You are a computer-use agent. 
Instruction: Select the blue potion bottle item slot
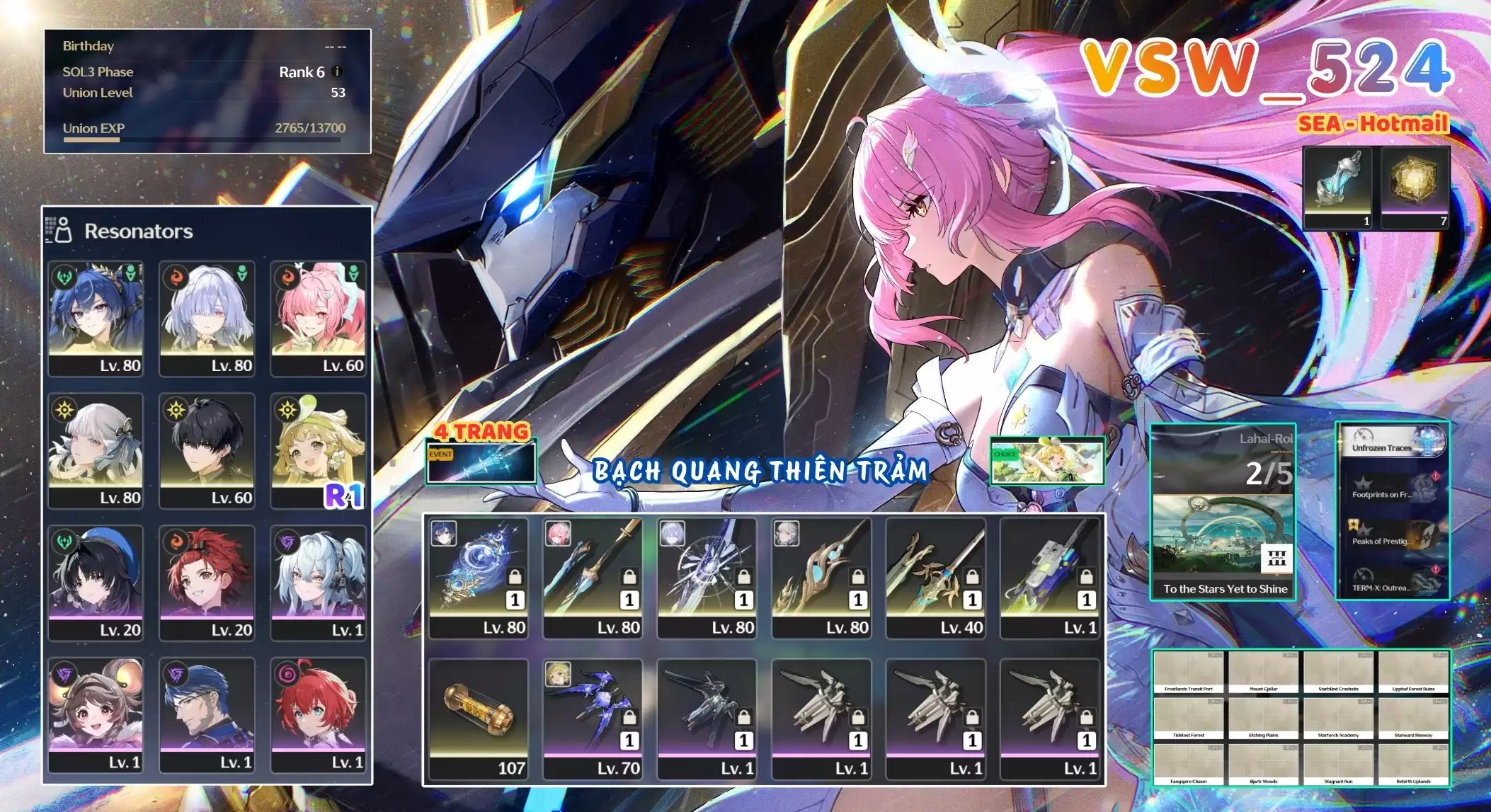point(1337,188)
